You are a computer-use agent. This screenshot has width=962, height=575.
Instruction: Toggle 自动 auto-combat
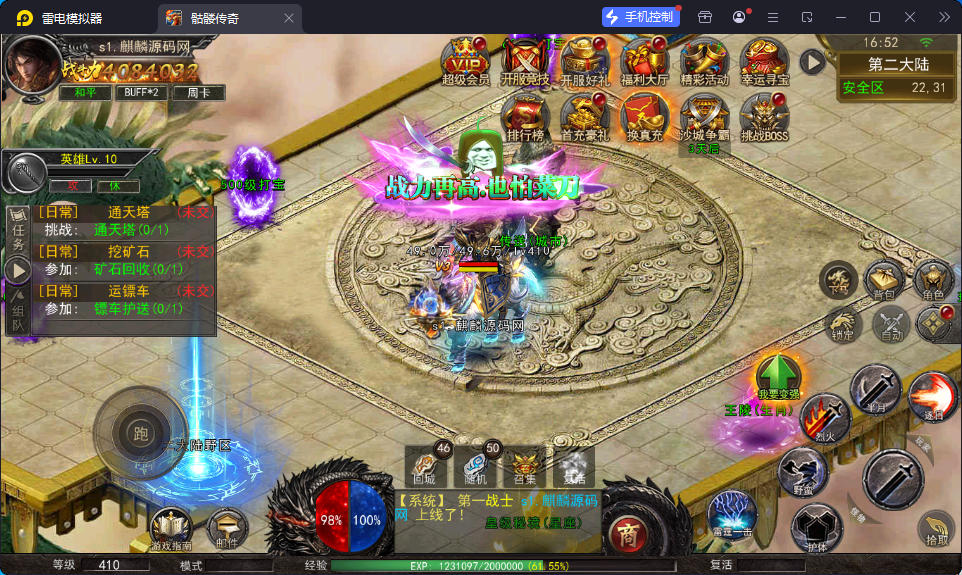(x=890, y=323)
